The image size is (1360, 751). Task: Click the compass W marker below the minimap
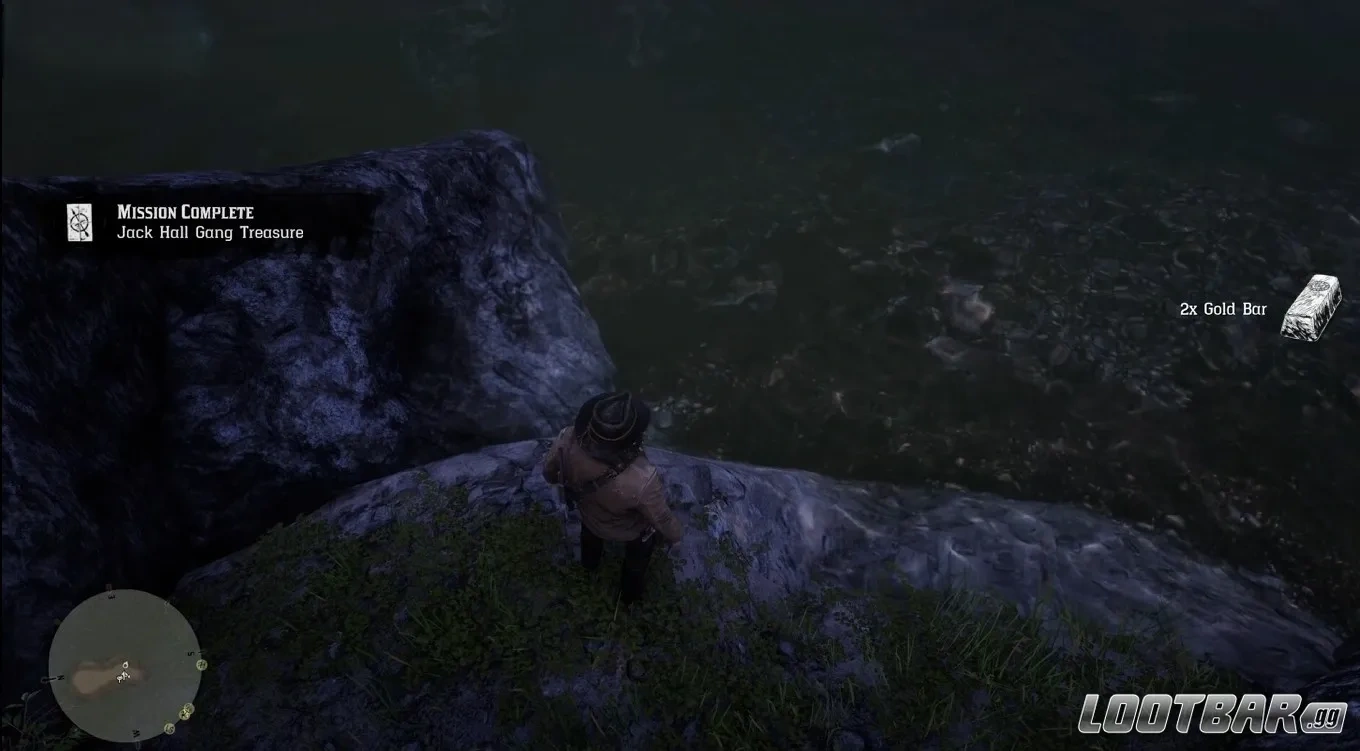[x=138, y=733]
